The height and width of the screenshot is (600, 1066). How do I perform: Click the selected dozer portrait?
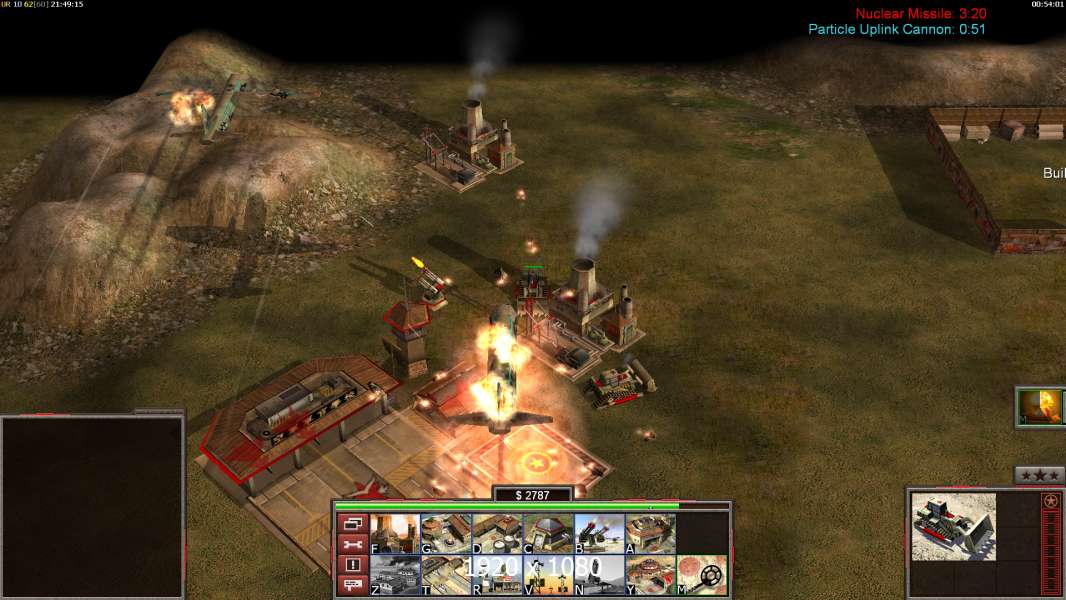click(x=953, y=526)
